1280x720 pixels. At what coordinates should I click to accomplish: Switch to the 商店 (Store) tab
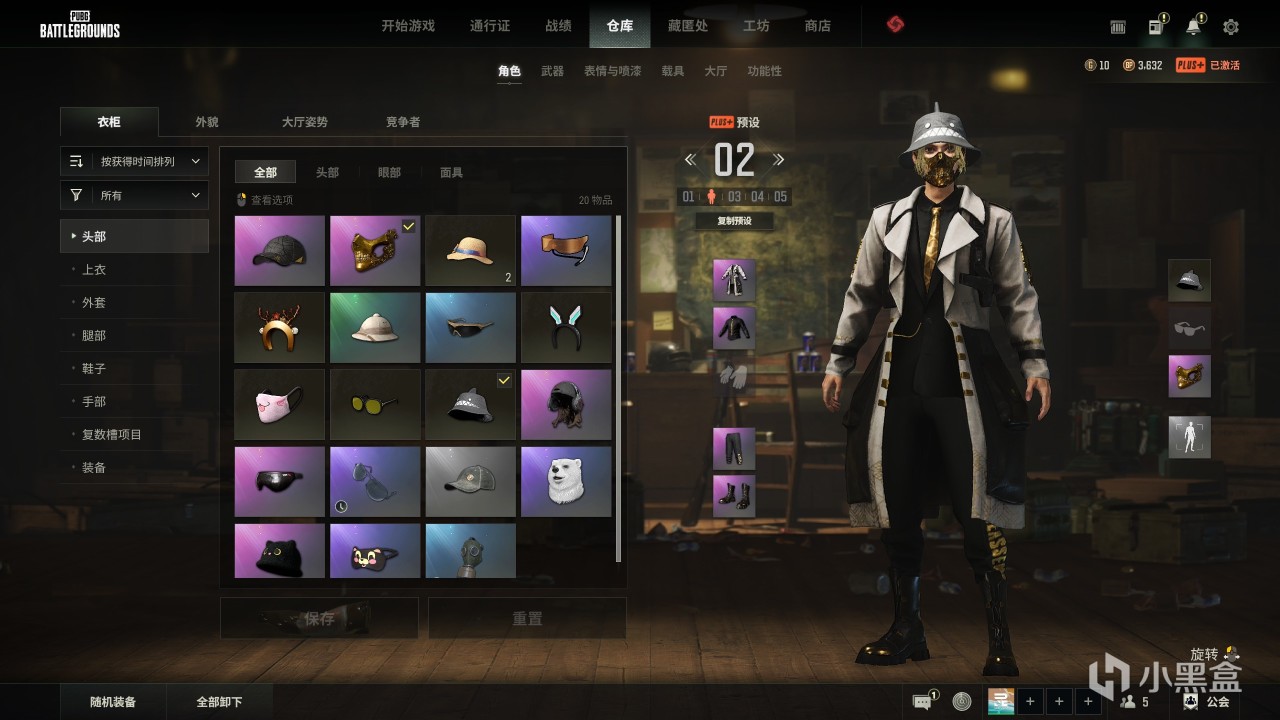click(x=817, y=26)
